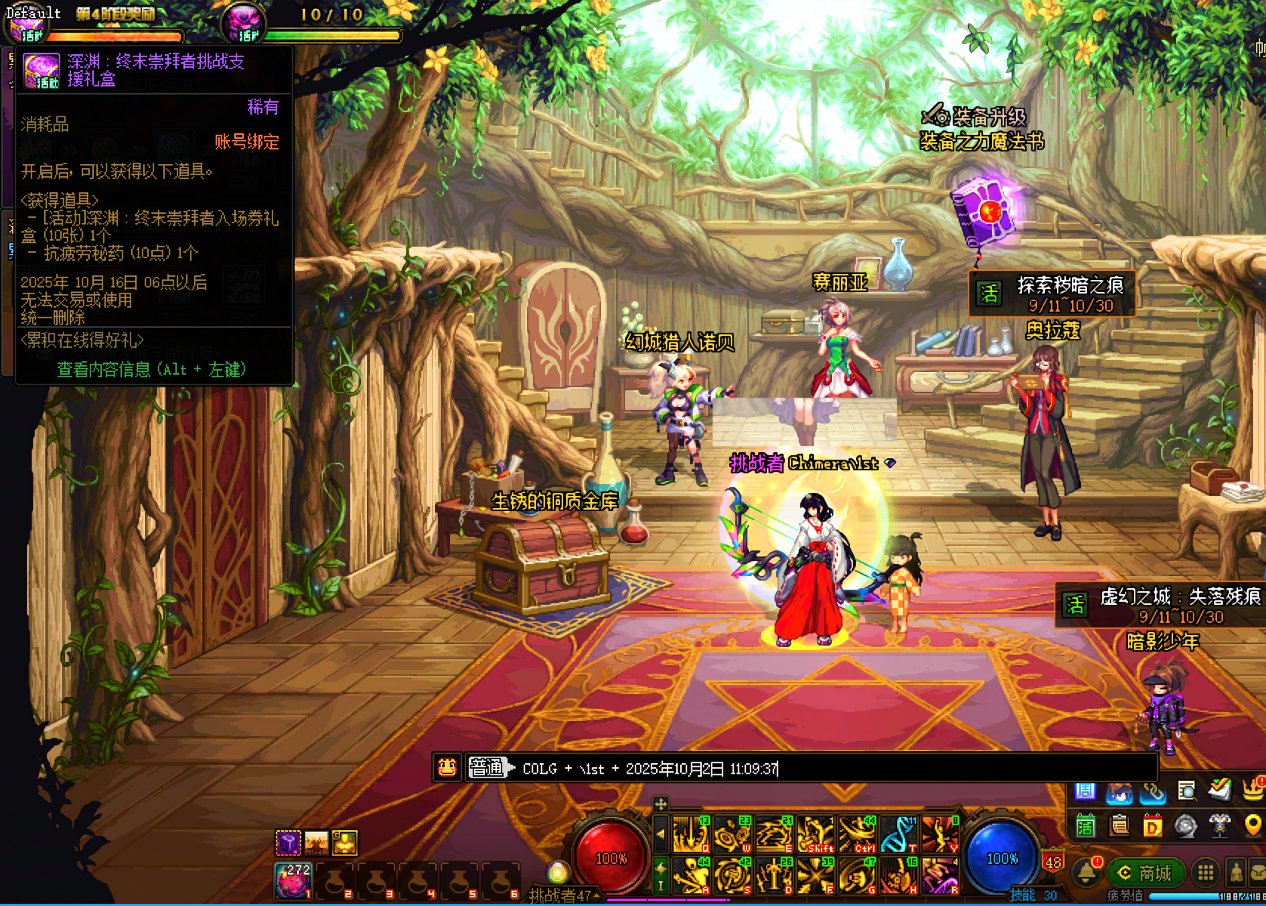
Task: Open the blue chain link icon
Action: tap(1152, 791)
